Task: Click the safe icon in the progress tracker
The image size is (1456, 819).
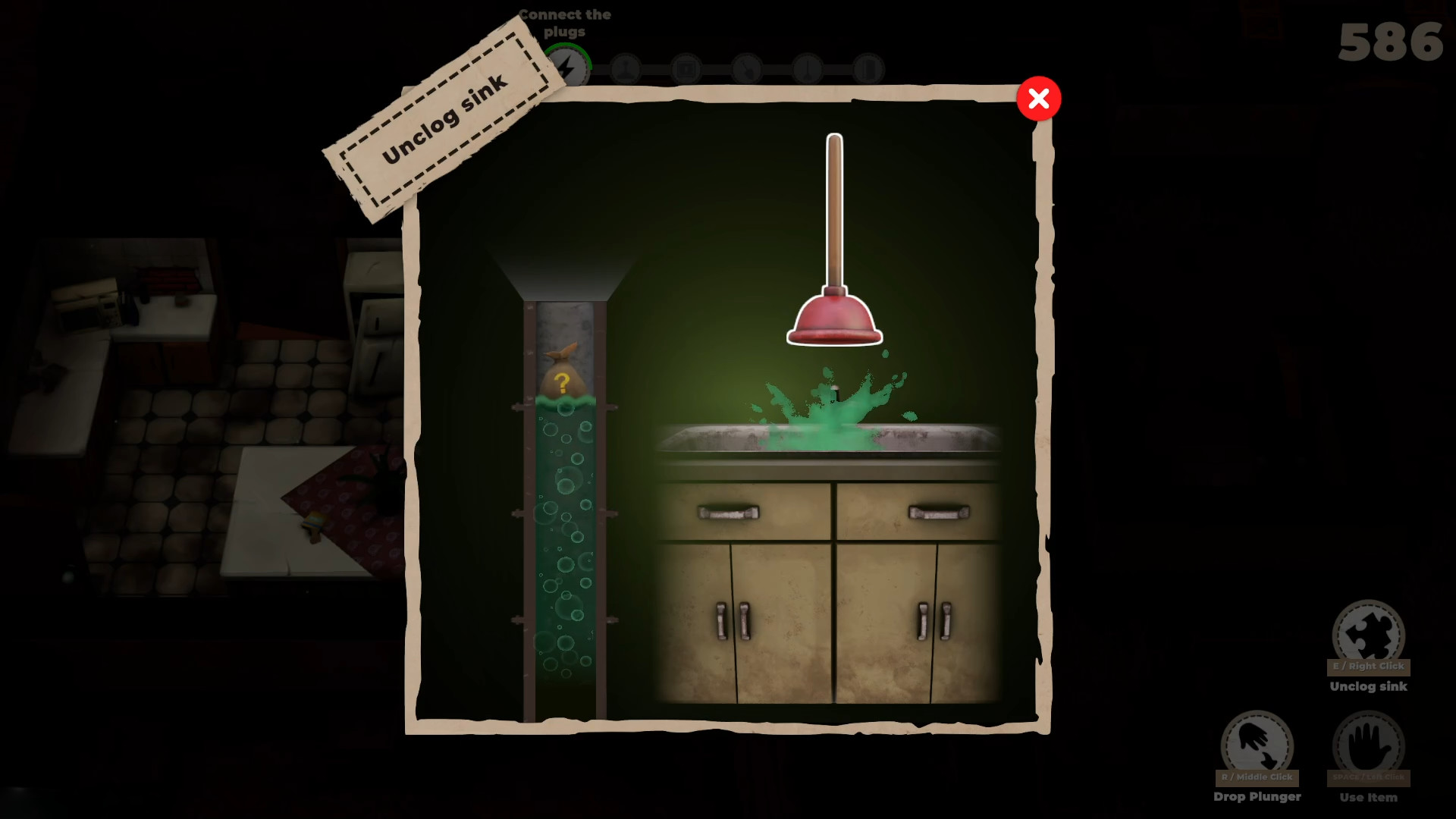Action: [x=686, y=68]
